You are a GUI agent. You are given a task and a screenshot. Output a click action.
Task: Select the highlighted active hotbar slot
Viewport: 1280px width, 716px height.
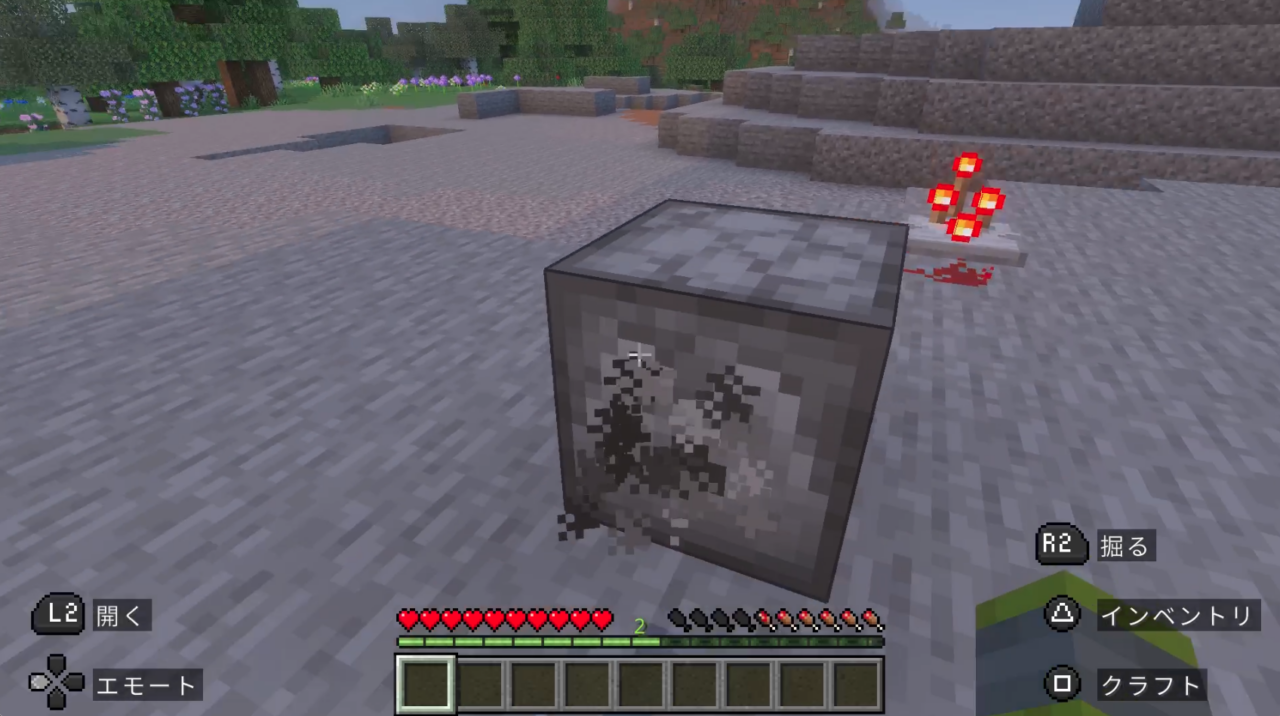(x=426, y=684)
